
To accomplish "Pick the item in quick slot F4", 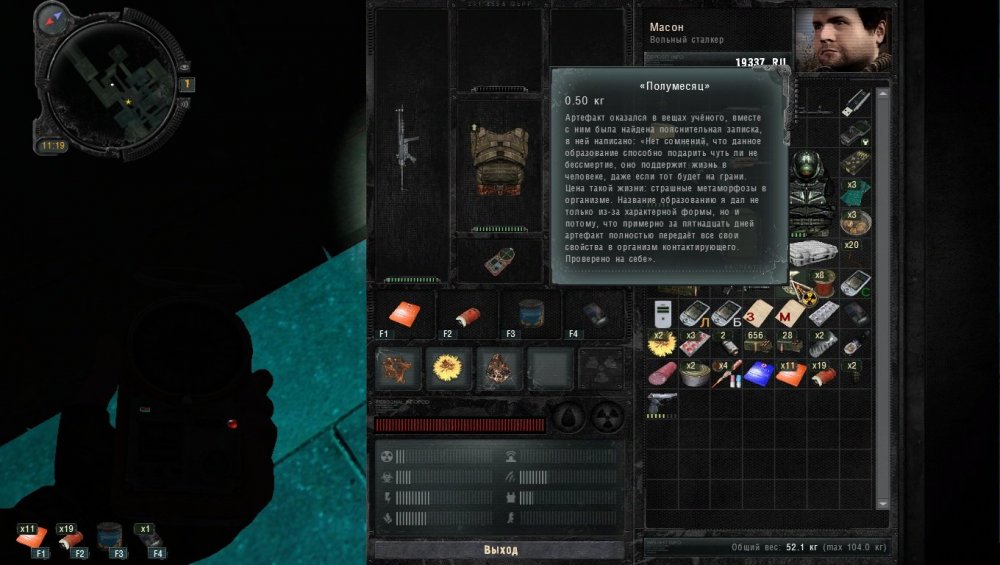I will [593, 313].
